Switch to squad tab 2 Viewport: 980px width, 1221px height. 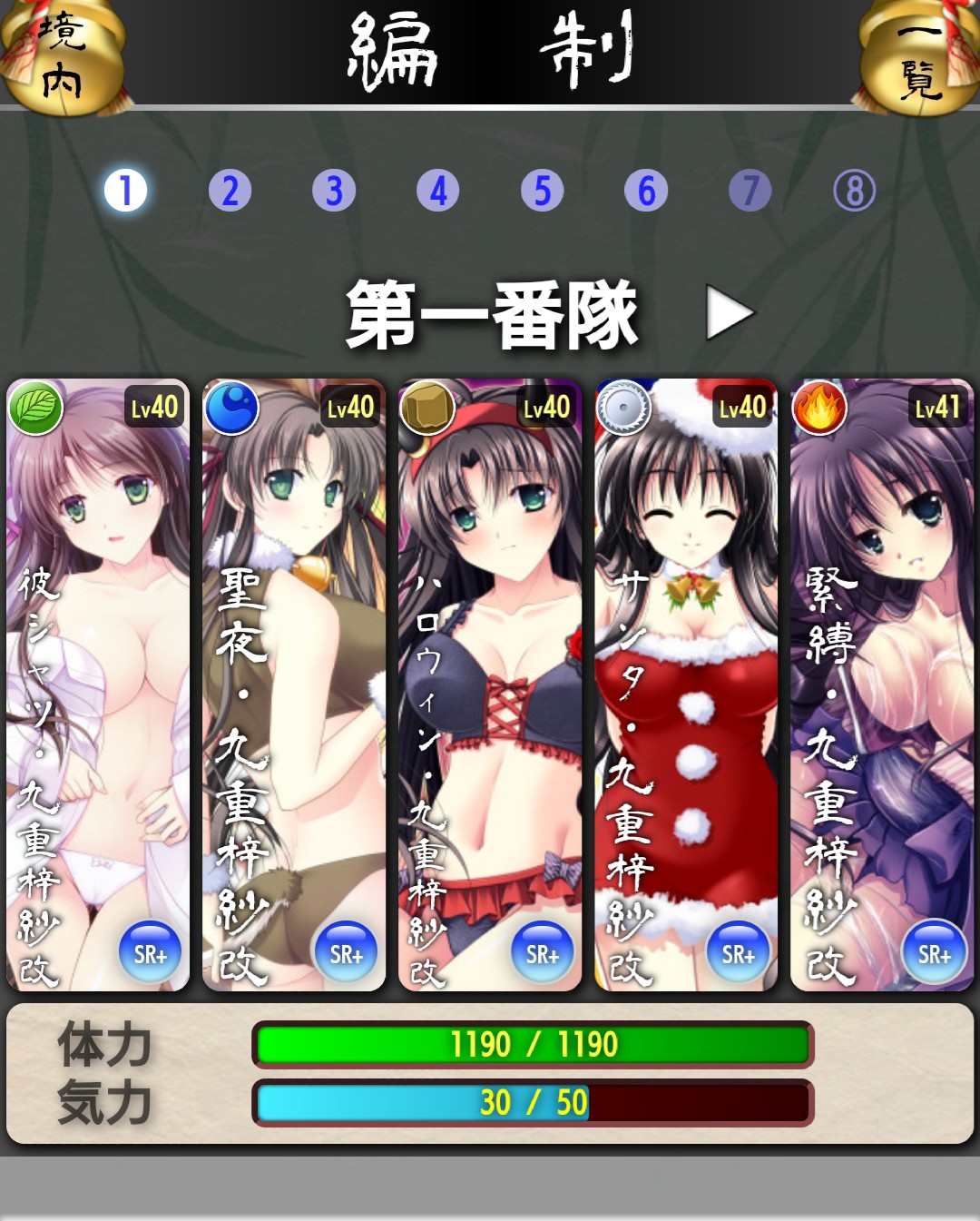[230, 191]
